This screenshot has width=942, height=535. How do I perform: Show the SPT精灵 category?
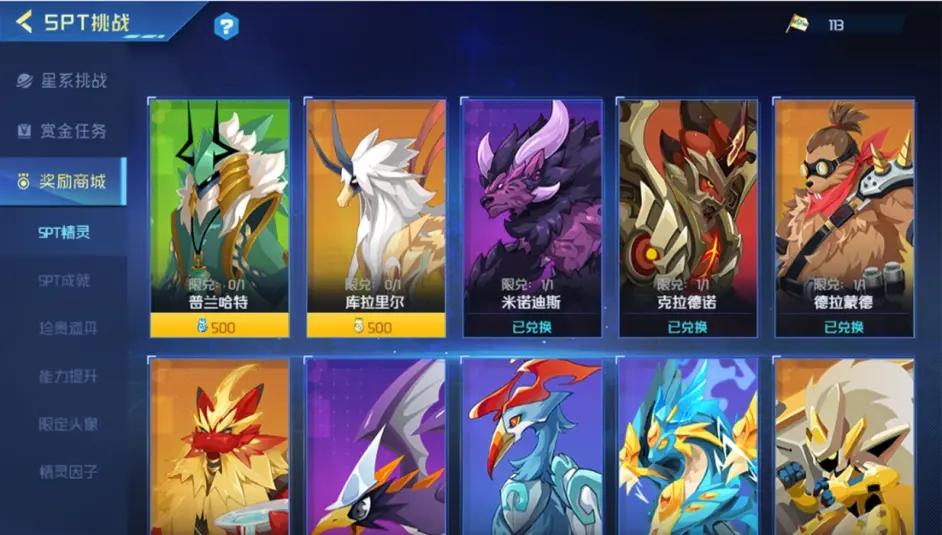(x=64, y=233)
